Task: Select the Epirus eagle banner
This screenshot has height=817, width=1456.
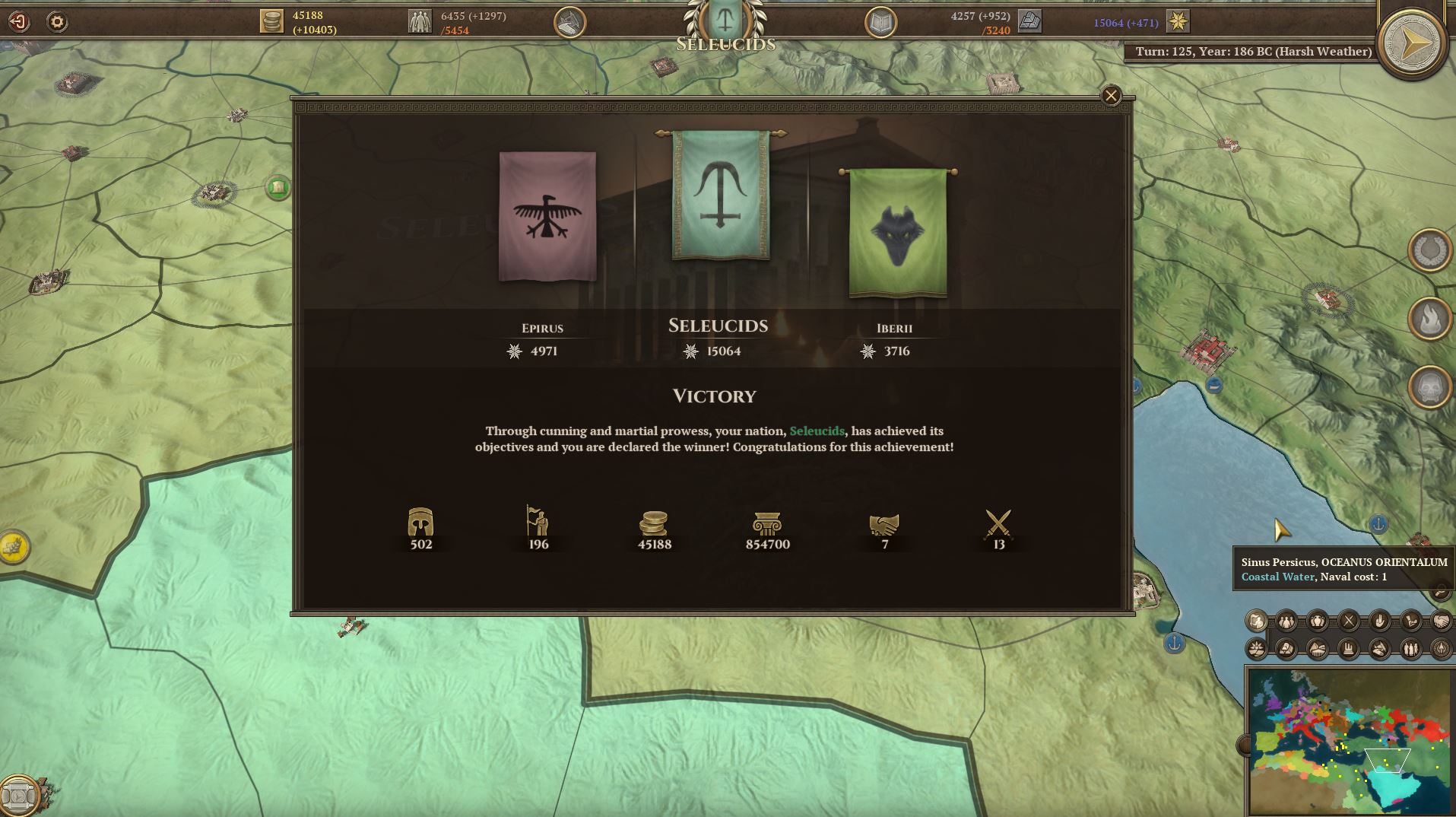Action: (x=547, y=217)
